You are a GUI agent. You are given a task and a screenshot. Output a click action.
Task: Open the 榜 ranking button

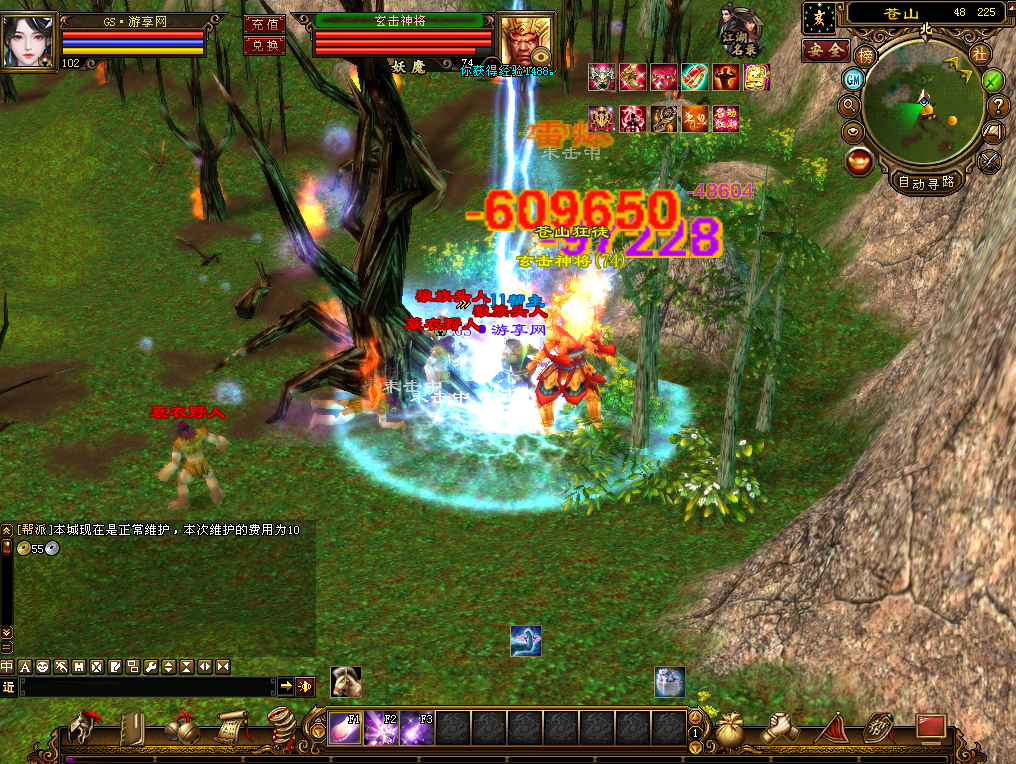tap(866, 54)
